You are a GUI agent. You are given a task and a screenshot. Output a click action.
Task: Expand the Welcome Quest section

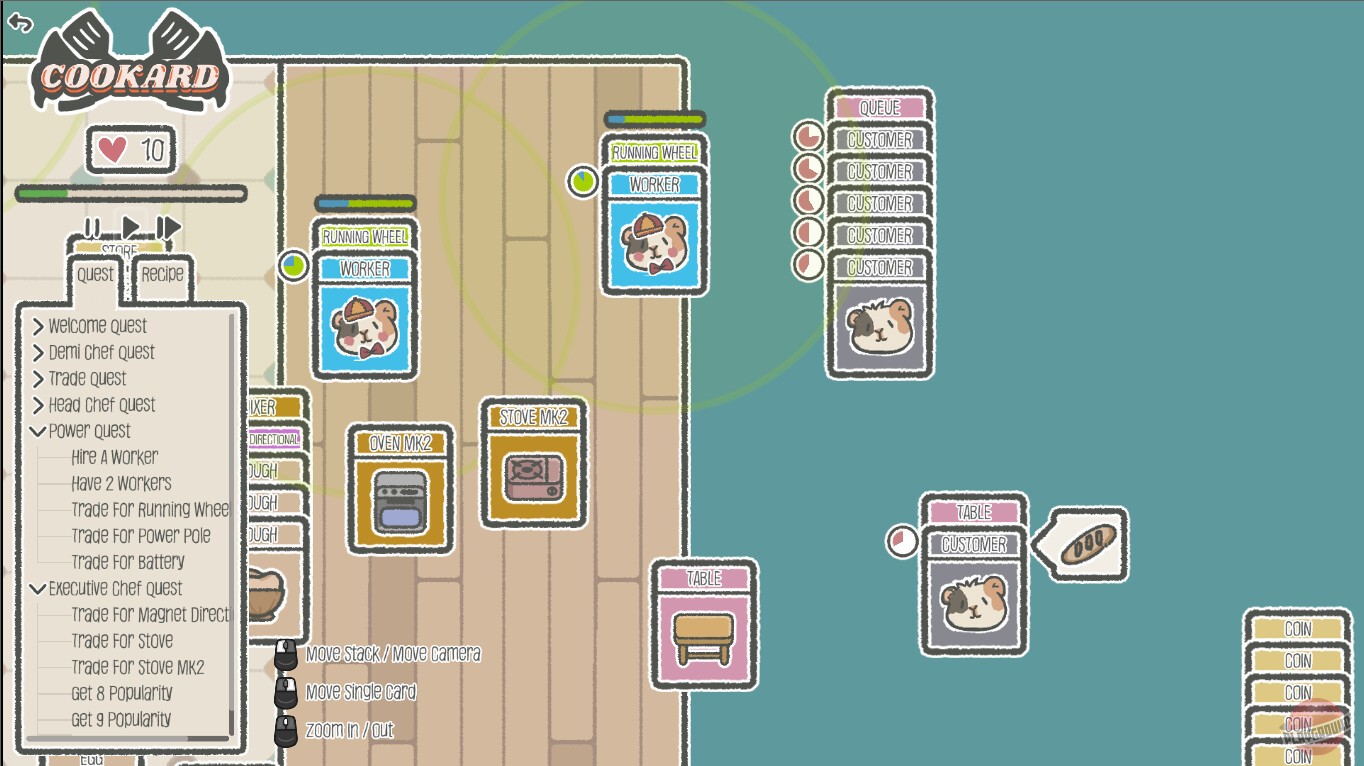98,326
